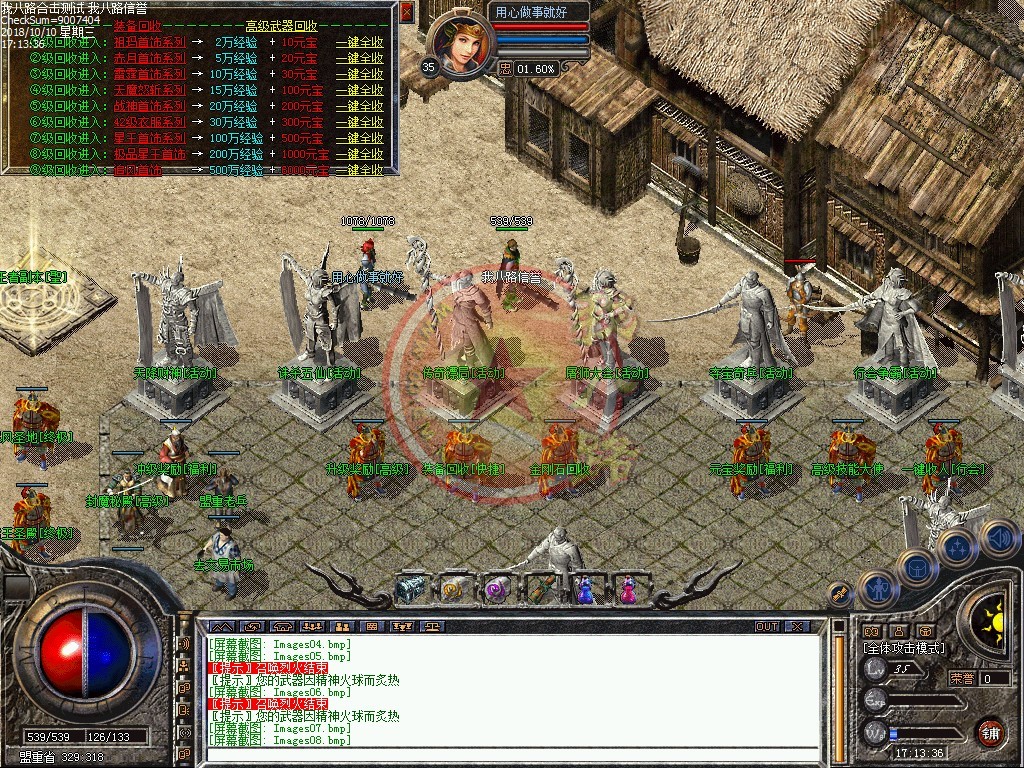Use the pink potion in belt
1024x768 pixels.
628,590
